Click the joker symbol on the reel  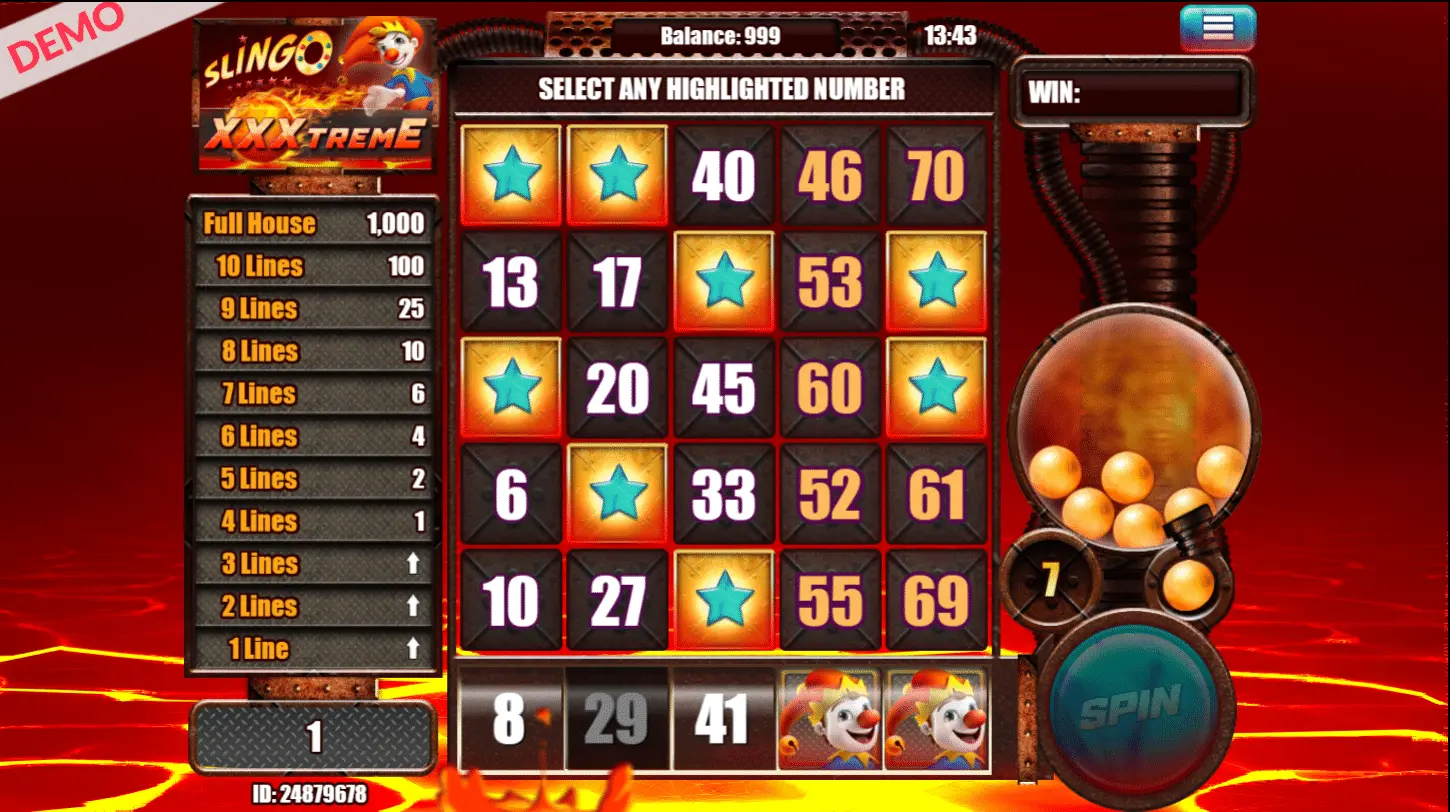[829, 719]
